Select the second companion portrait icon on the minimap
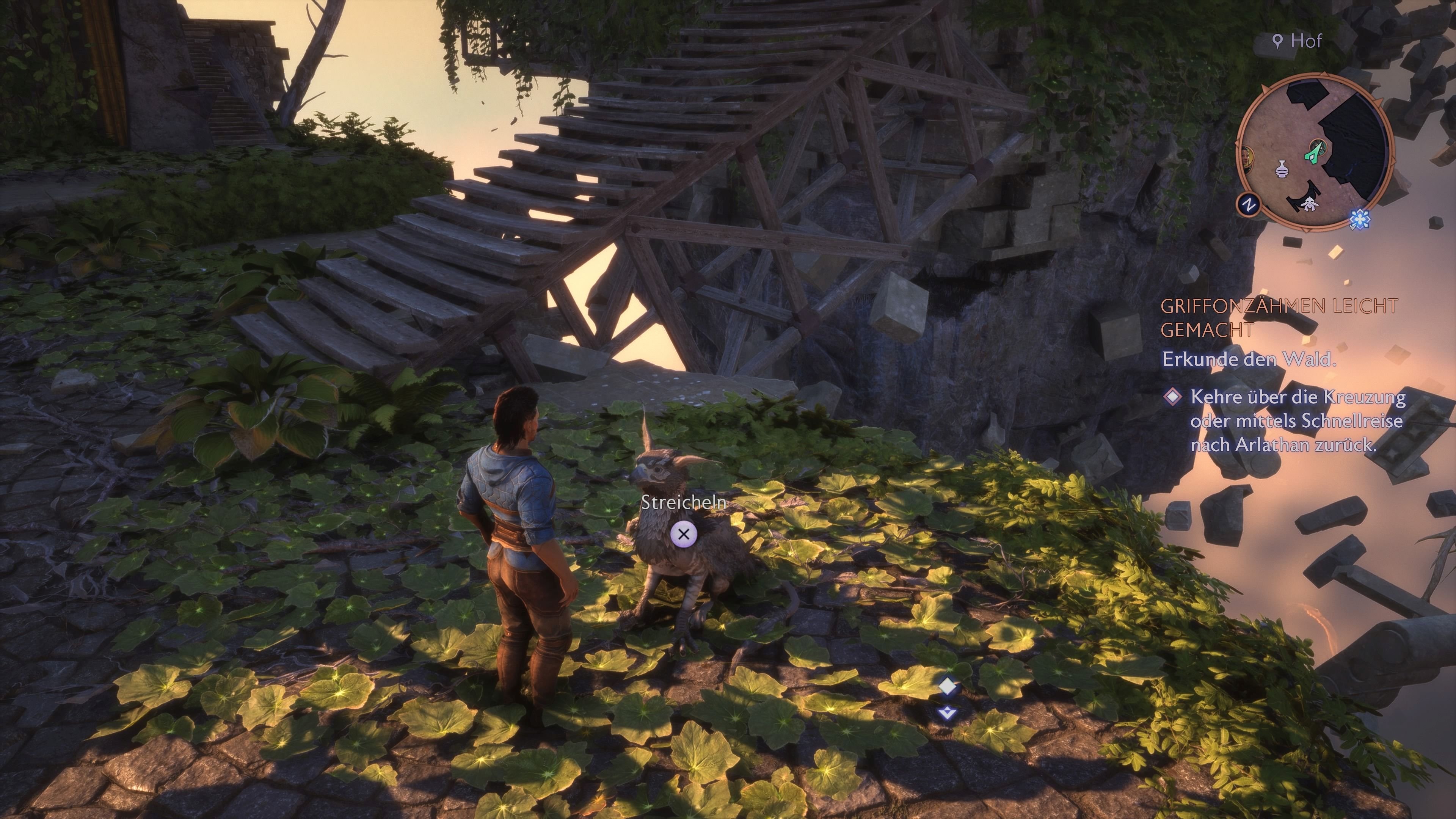The width and height of the screenshot is (1456, 819). [x=1320, y=147]
